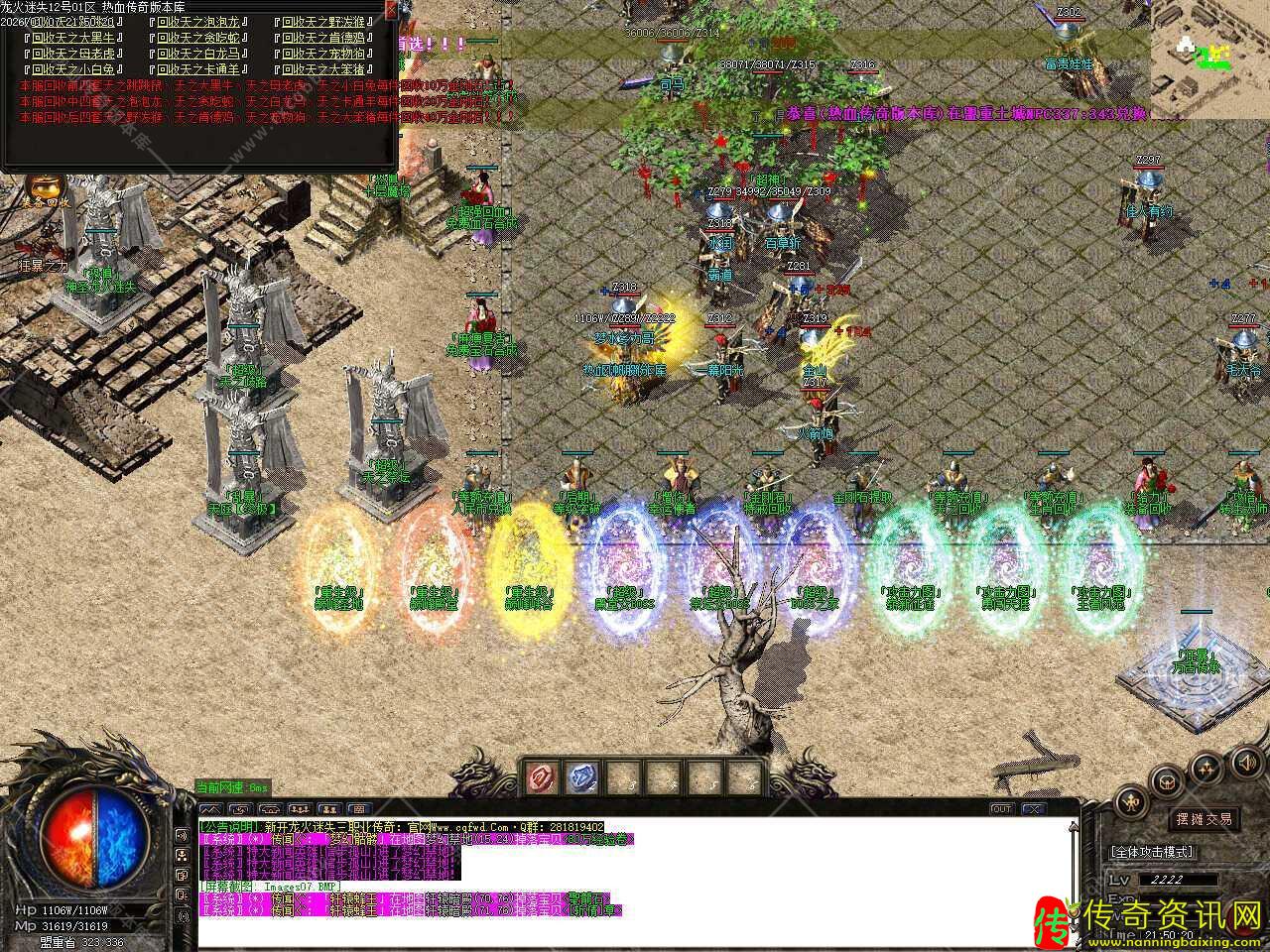Open the 摆摊交易 stall trade button
The width and height of the screenshot is (1270, 952).
(x=1204, y=819)
